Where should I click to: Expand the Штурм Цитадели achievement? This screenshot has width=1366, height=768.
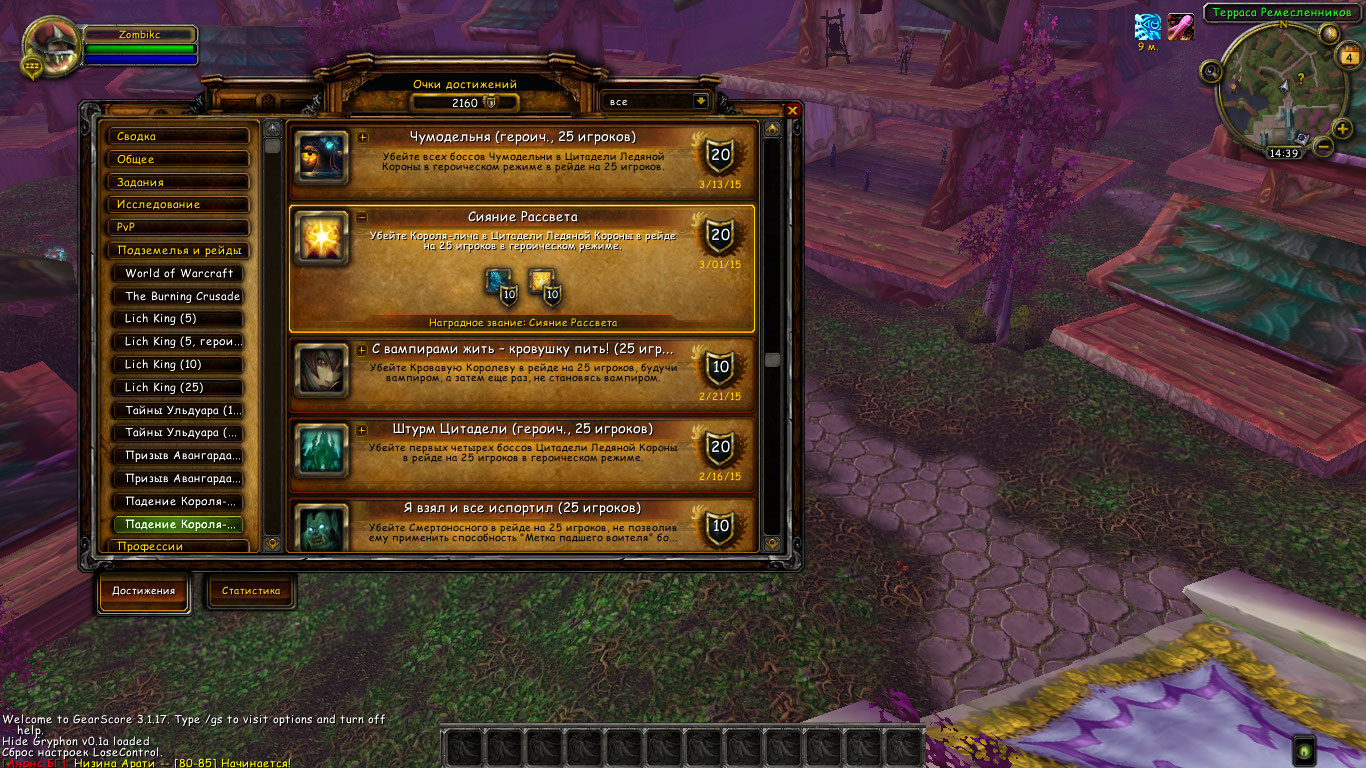click(x=362, y=430)
